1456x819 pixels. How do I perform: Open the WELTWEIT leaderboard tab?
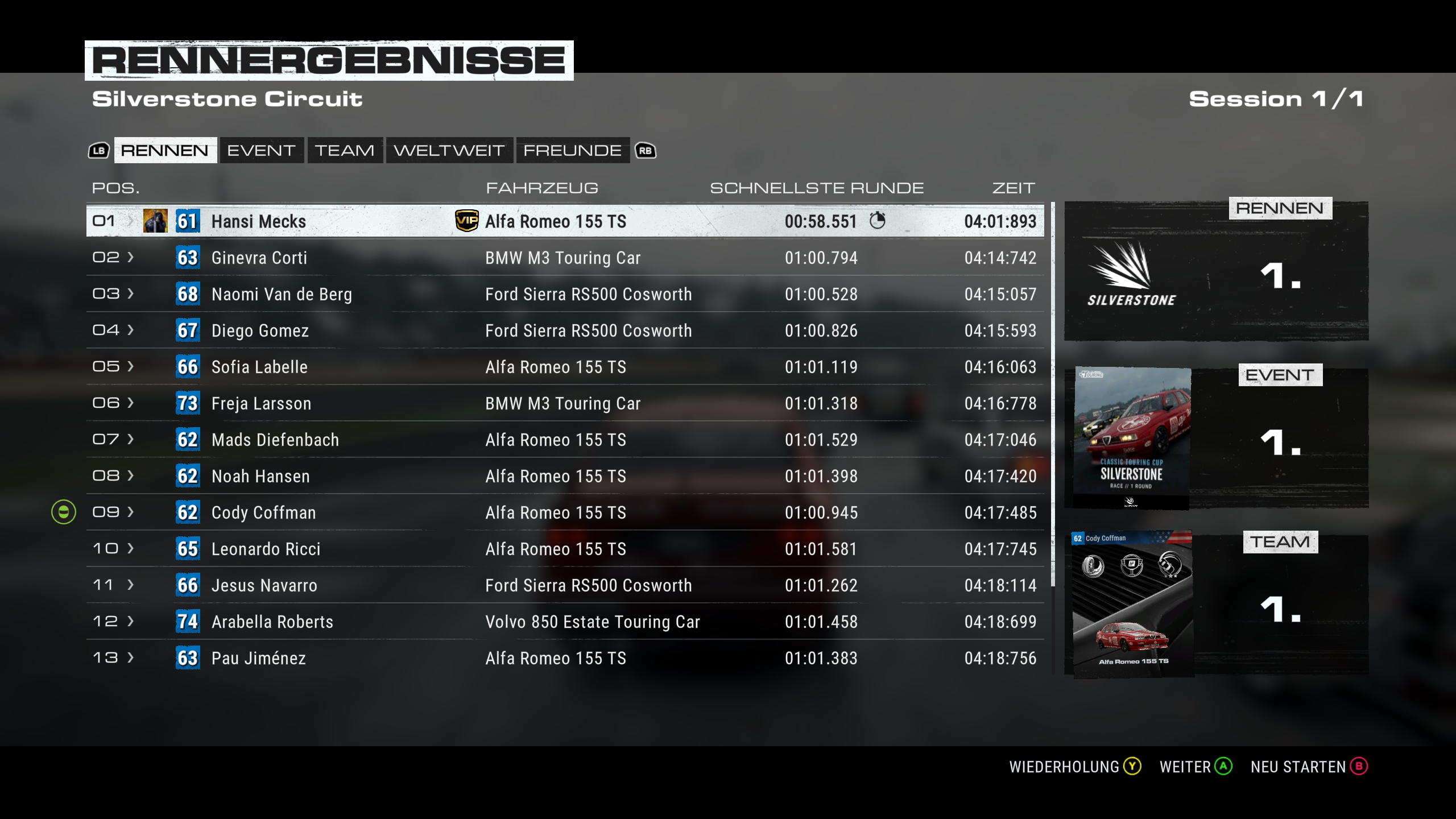coord(450,150)
